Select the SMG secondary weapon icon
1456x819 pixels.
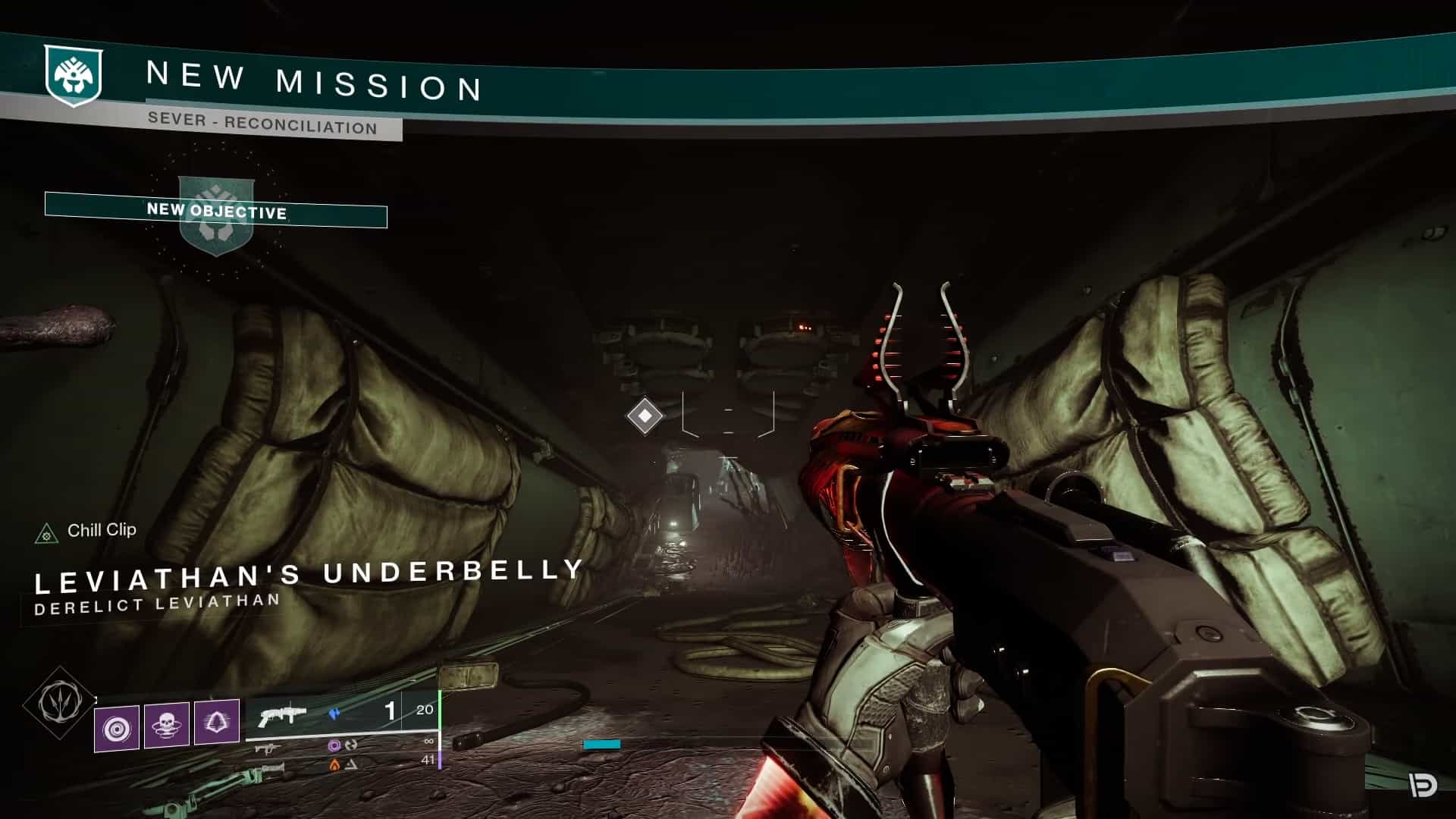[267, 748]
